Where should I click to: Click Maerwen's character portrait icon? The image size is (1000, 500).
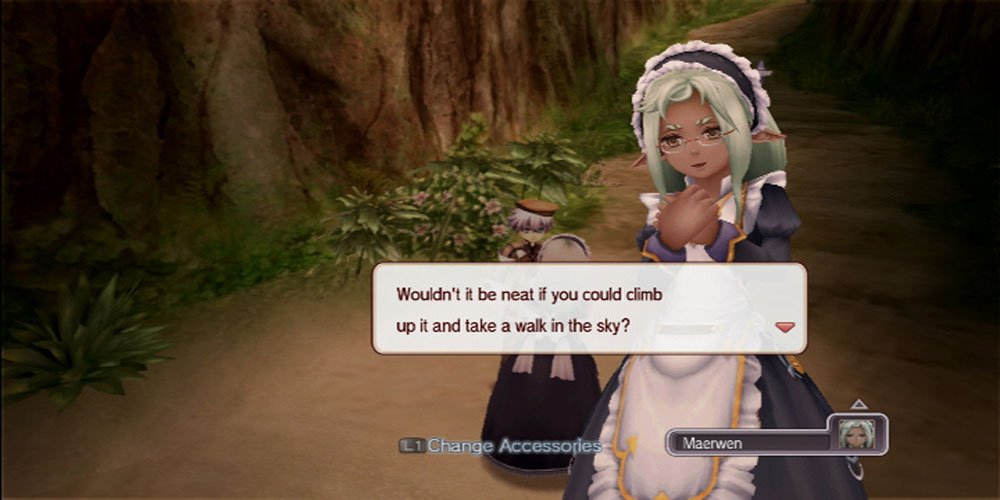coord(858,433)
